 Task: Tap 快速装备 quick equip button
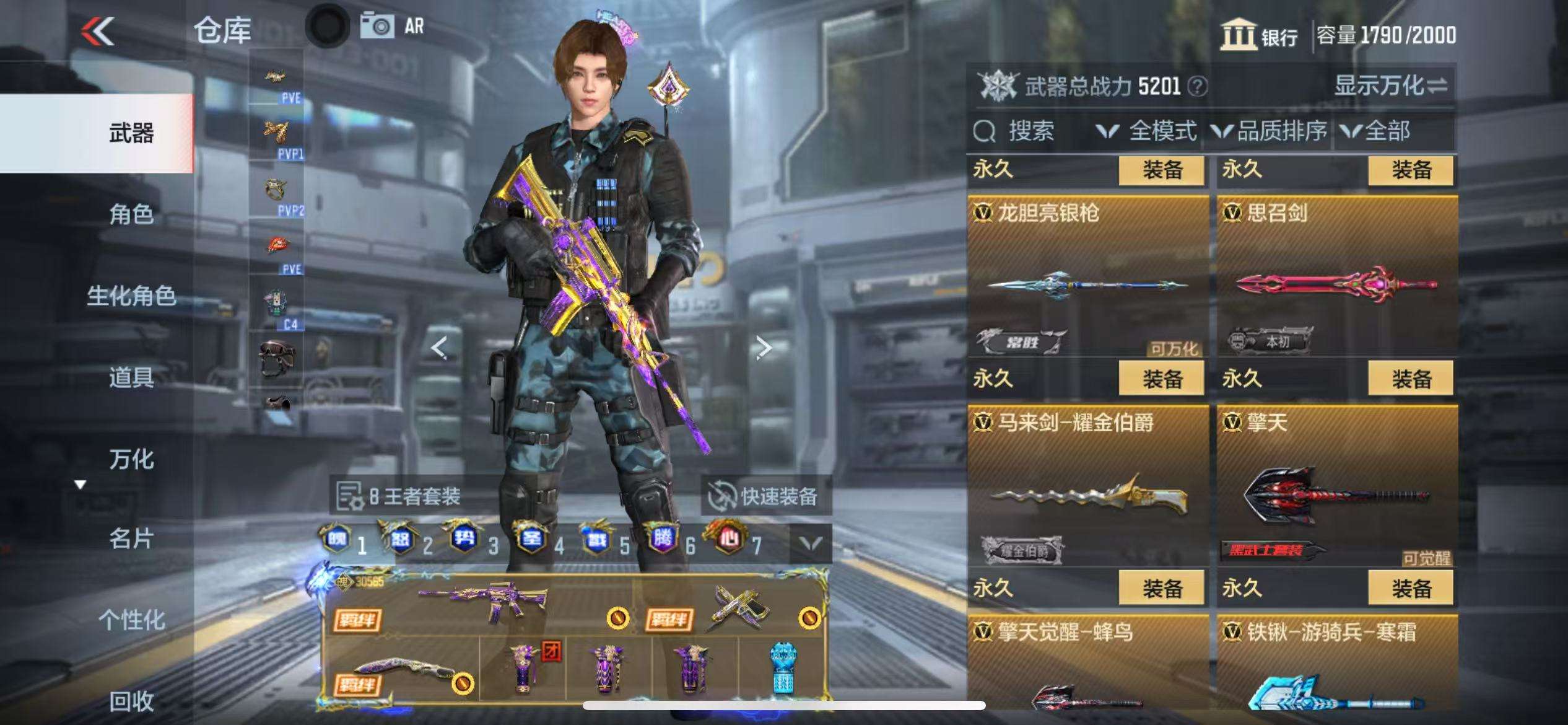(765, 496)
